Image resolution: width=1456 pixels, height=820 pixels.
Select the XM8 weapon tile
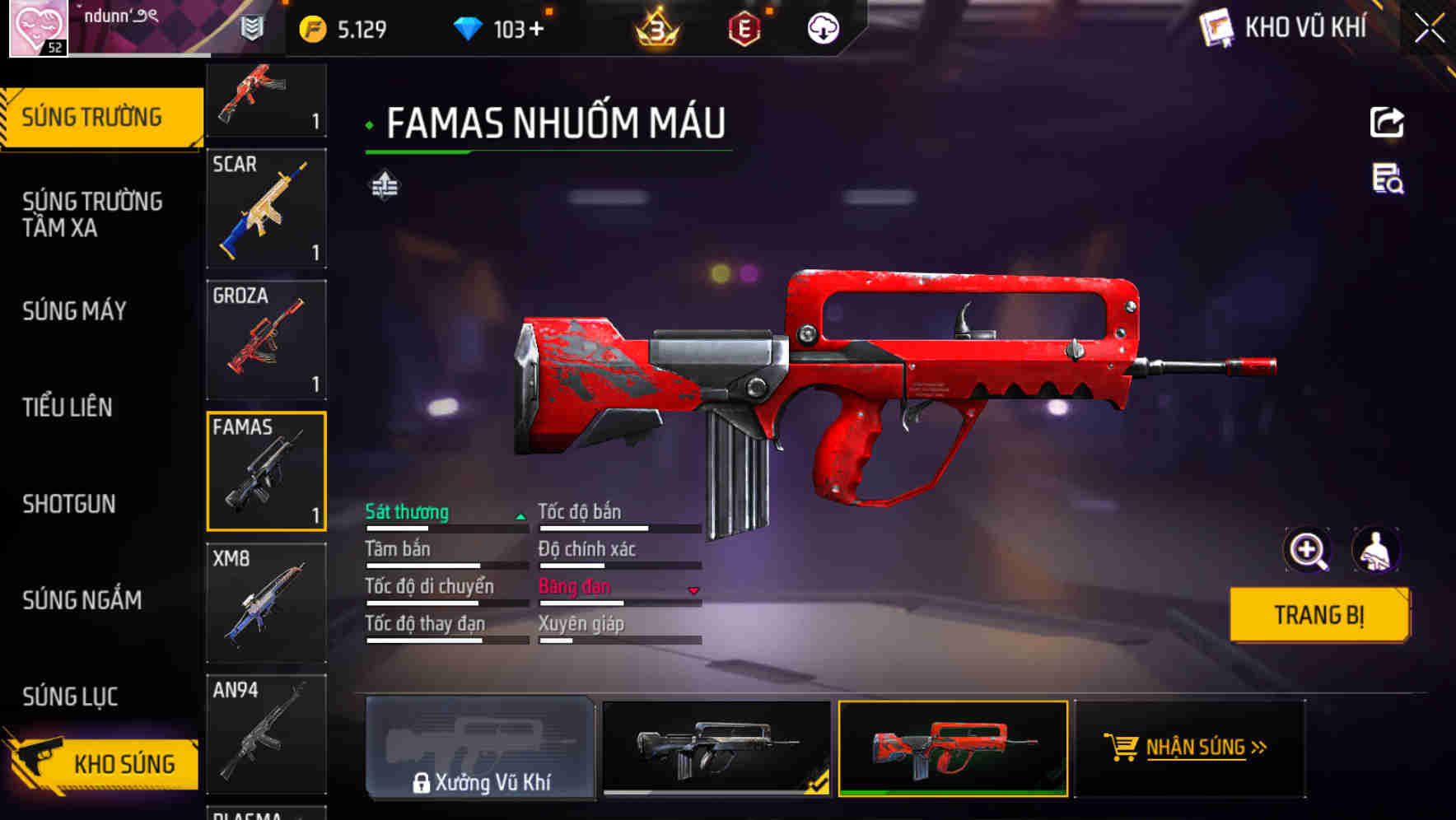(x=266, y=603)
